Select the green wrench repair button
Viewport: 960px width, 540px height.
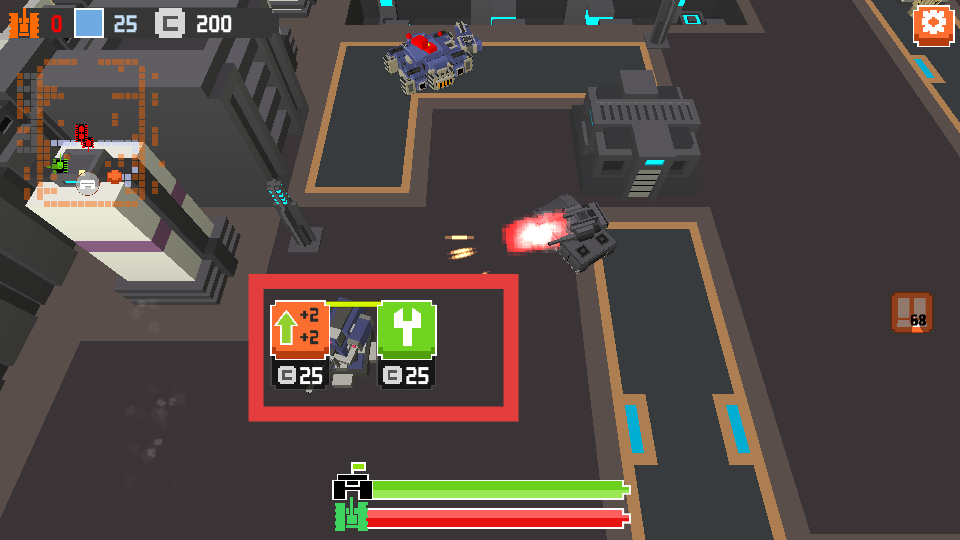(x=406, y=330)
